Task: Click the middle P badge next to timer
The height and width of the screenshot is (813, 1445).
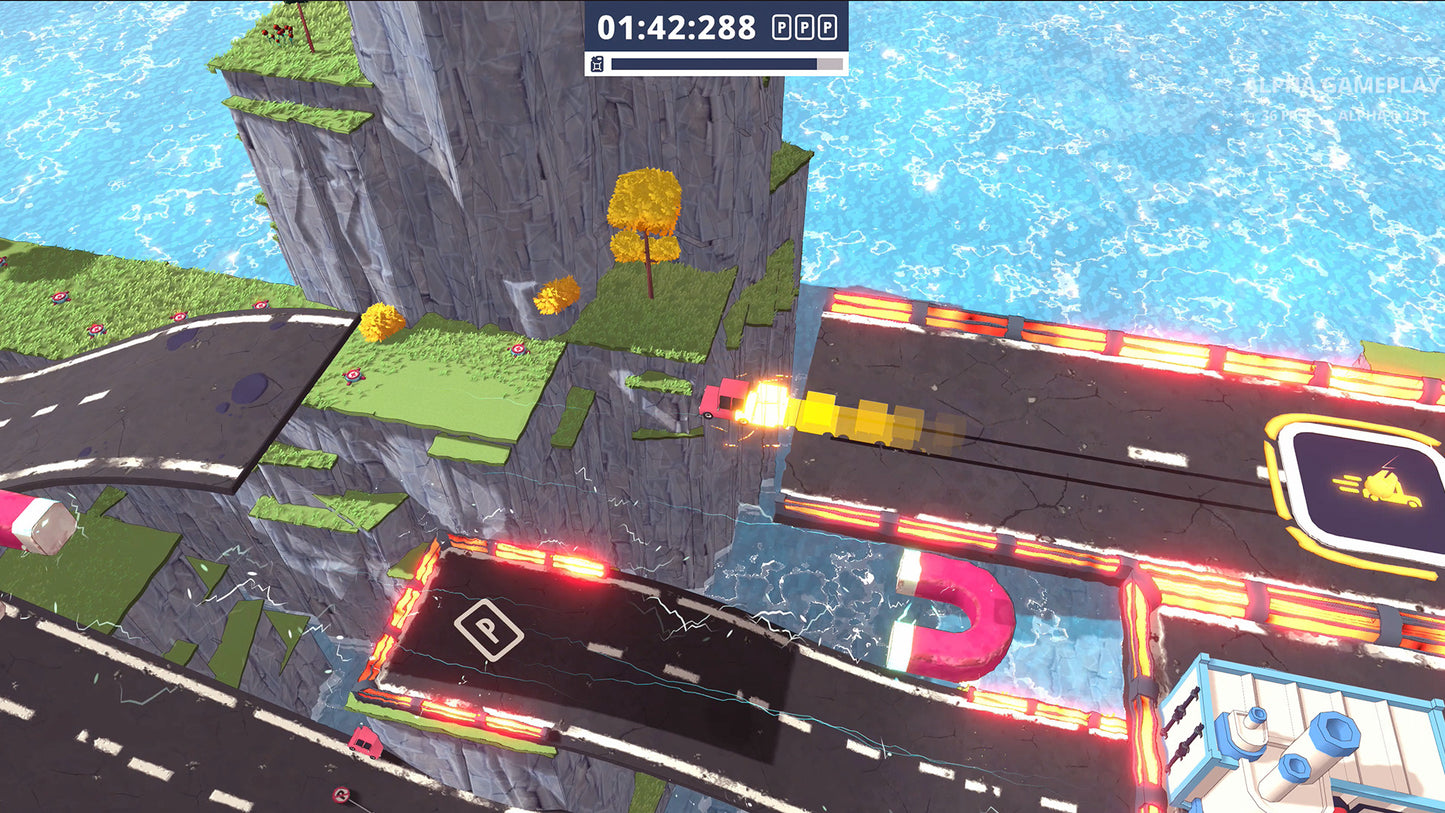Action: 805,27
